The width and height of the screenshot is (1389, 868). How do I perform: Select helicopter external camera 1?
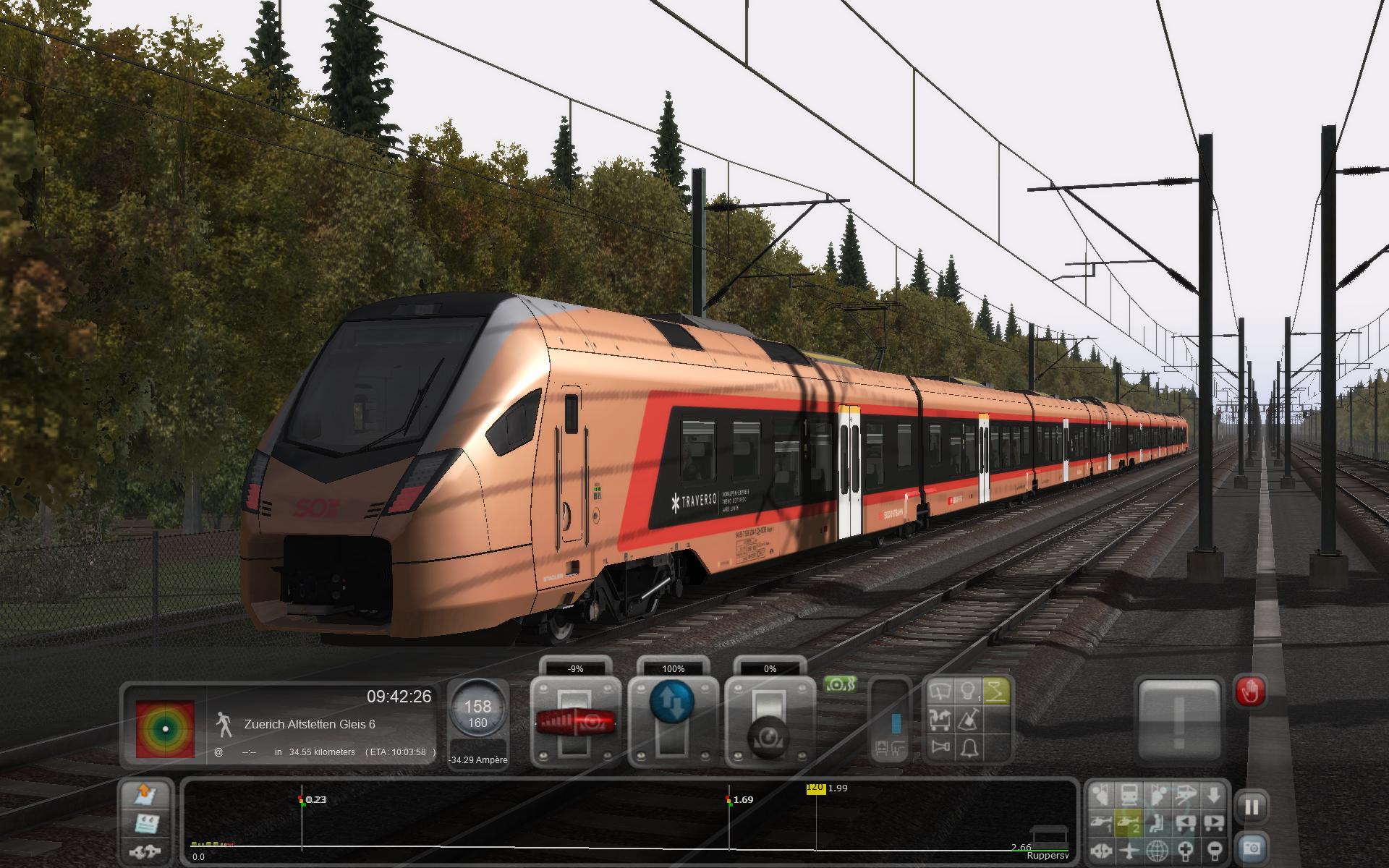click(x=1100, y=822)
